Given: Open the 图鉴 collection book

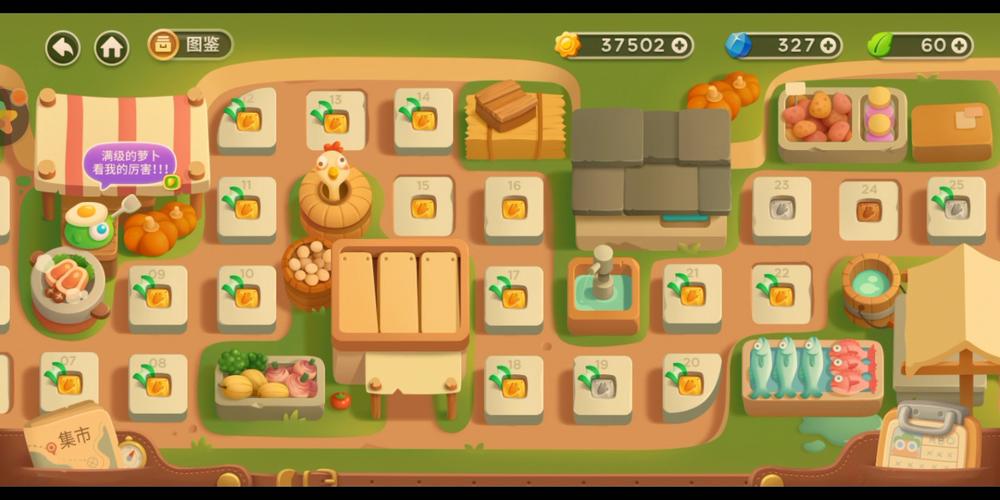Looking at the screenshot, I should [190, 44].
